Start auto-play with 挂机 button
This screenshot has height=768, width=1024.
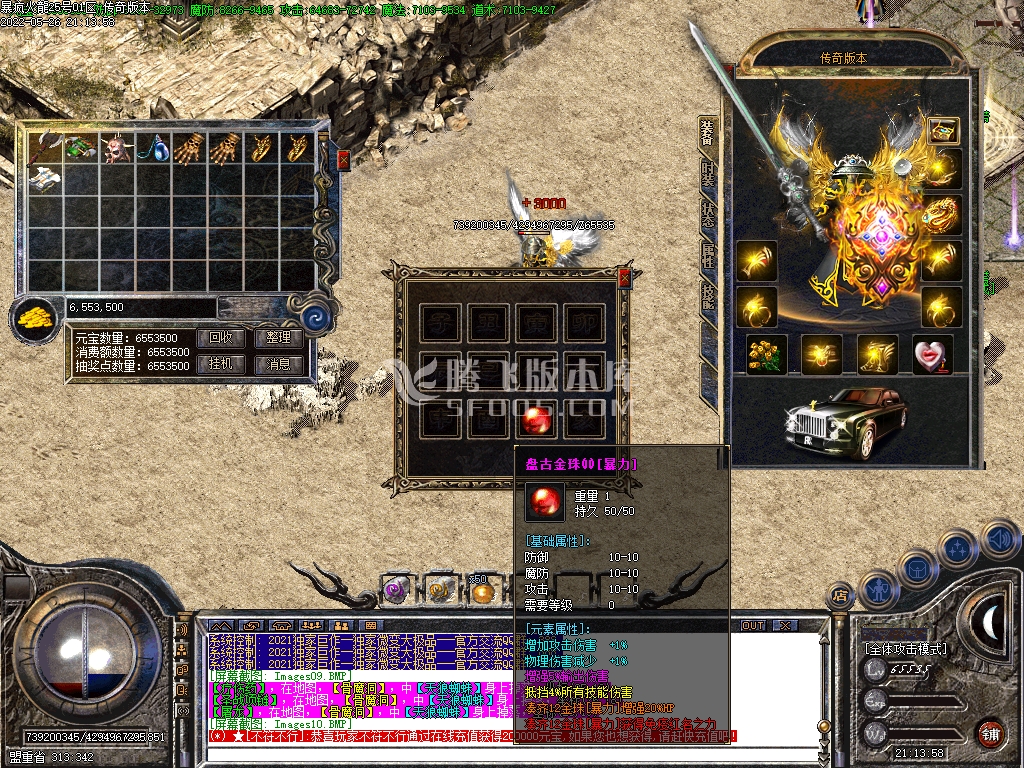[x=221, y=364]
